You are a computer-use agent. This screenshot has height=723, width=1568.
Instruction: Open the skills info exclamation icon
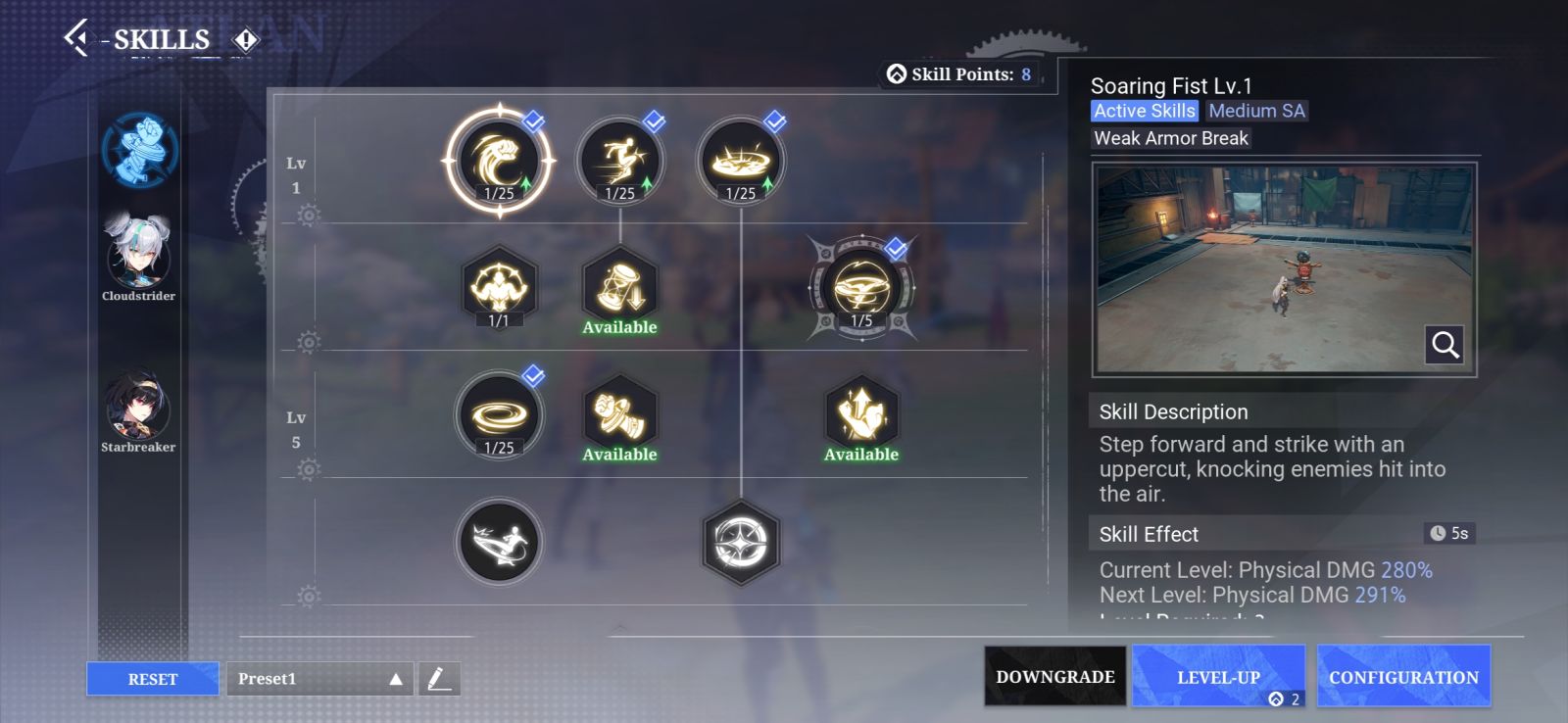(x=245, y=39)
